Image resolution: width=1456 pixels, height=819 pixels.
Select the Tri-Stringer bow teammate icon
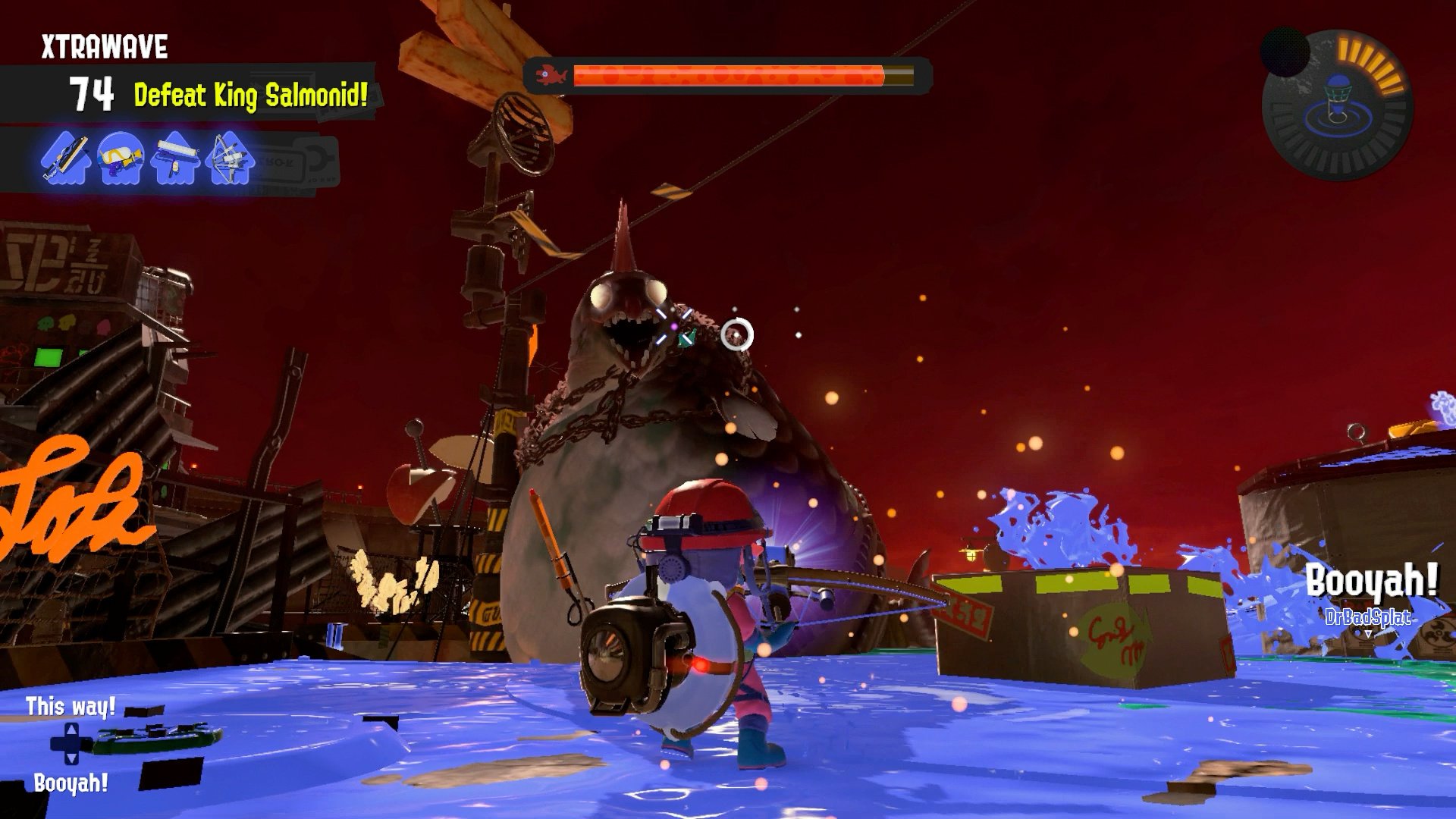click(x=228, y=160)
